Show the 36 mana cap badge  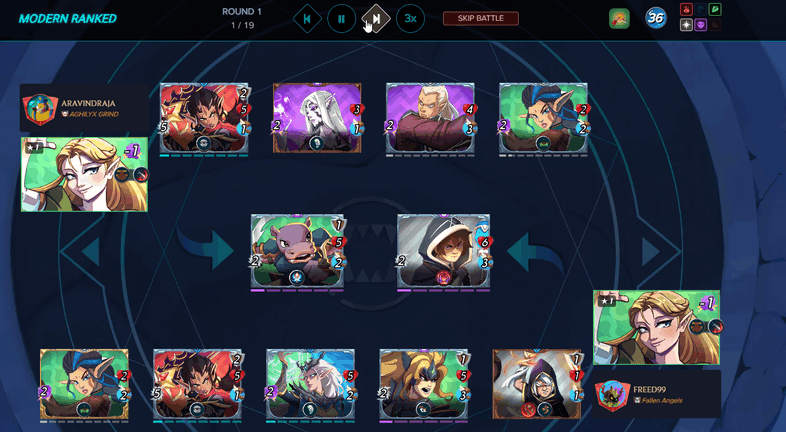tap(656, 18)
